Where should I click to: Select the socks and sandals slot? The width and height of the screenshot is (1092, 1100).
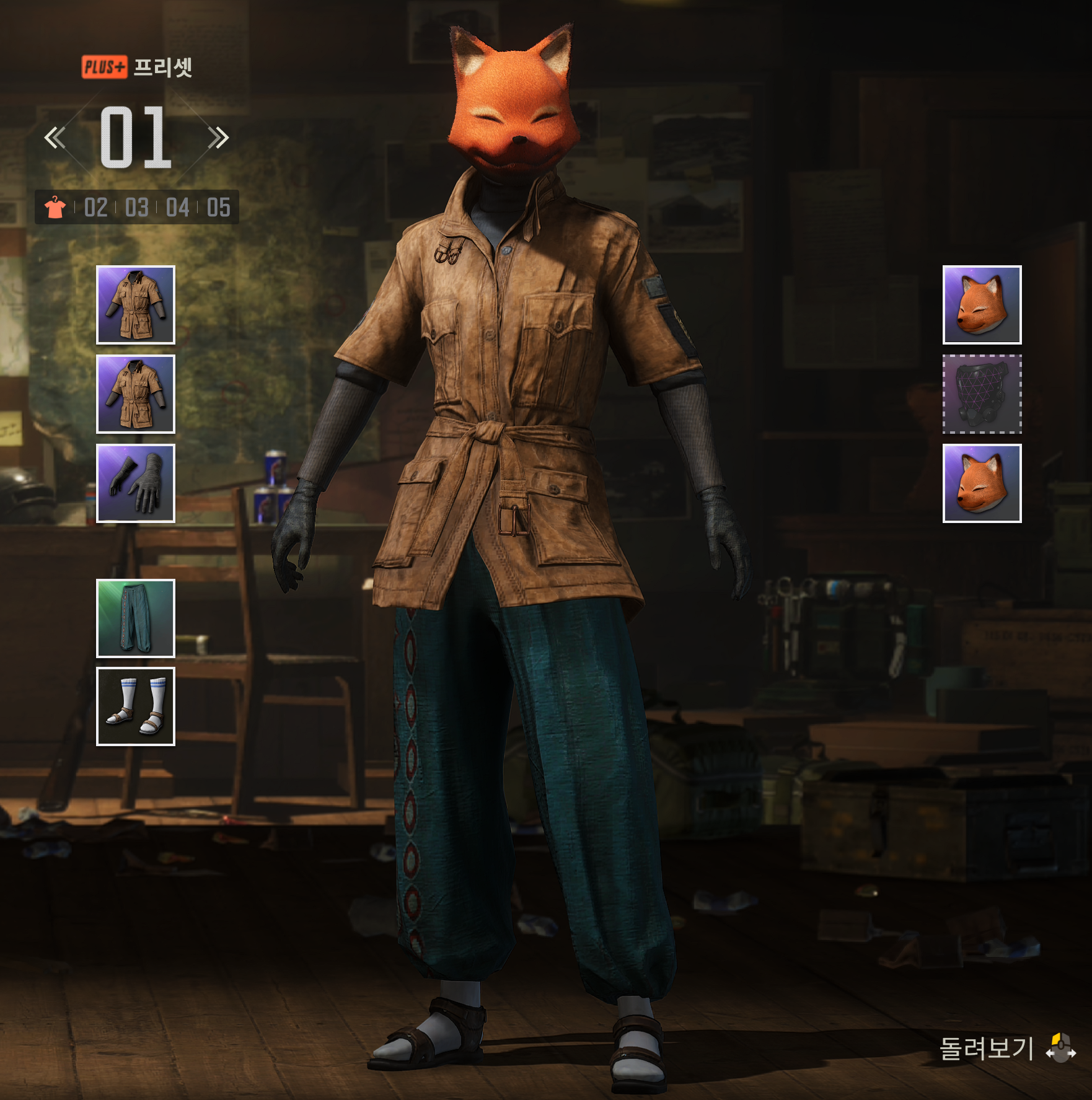click(136, 706)
